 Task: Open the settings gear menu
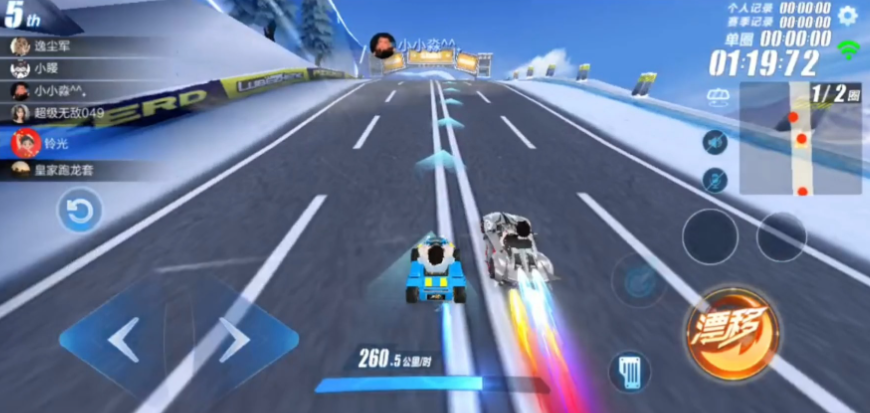(x=848, y=15)
